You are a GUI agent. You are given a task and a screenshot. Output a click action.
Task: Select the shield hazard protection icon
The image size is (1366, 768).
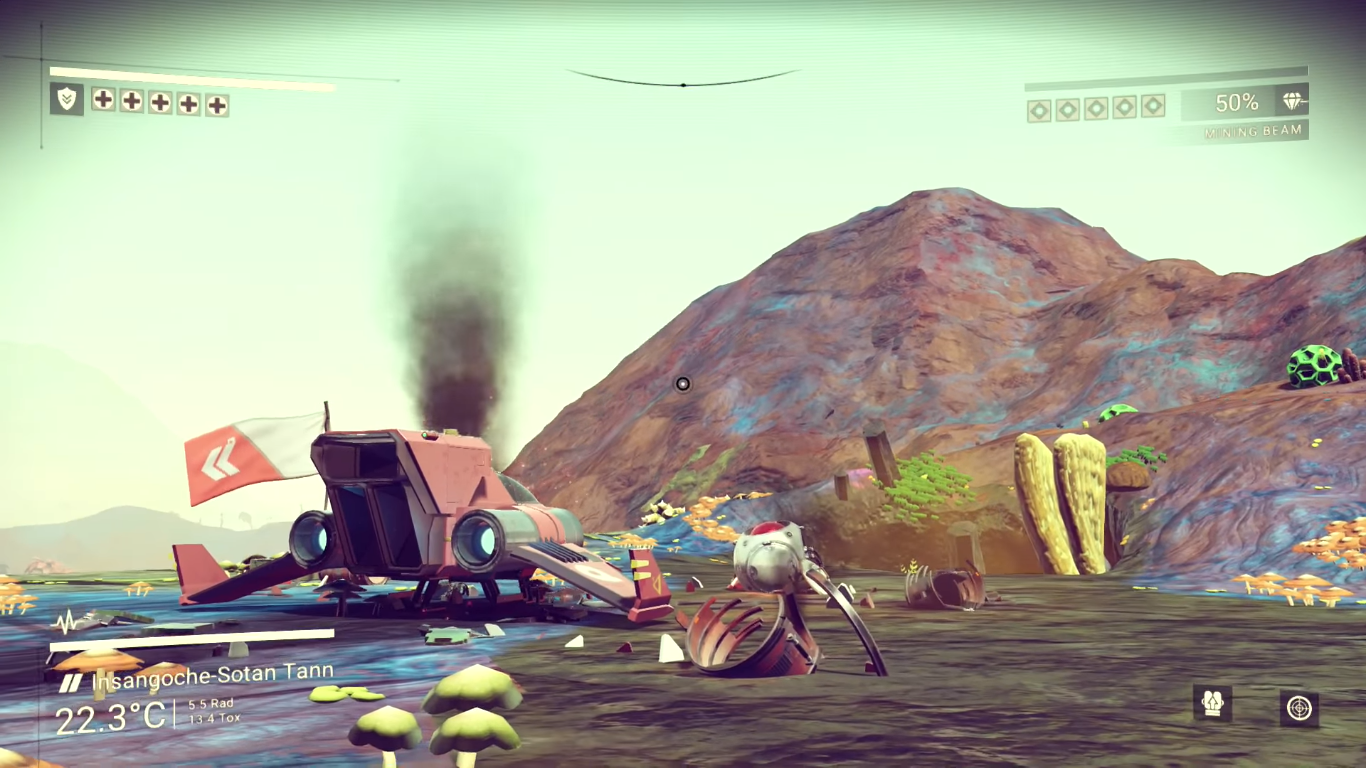(x=67, y=101)
